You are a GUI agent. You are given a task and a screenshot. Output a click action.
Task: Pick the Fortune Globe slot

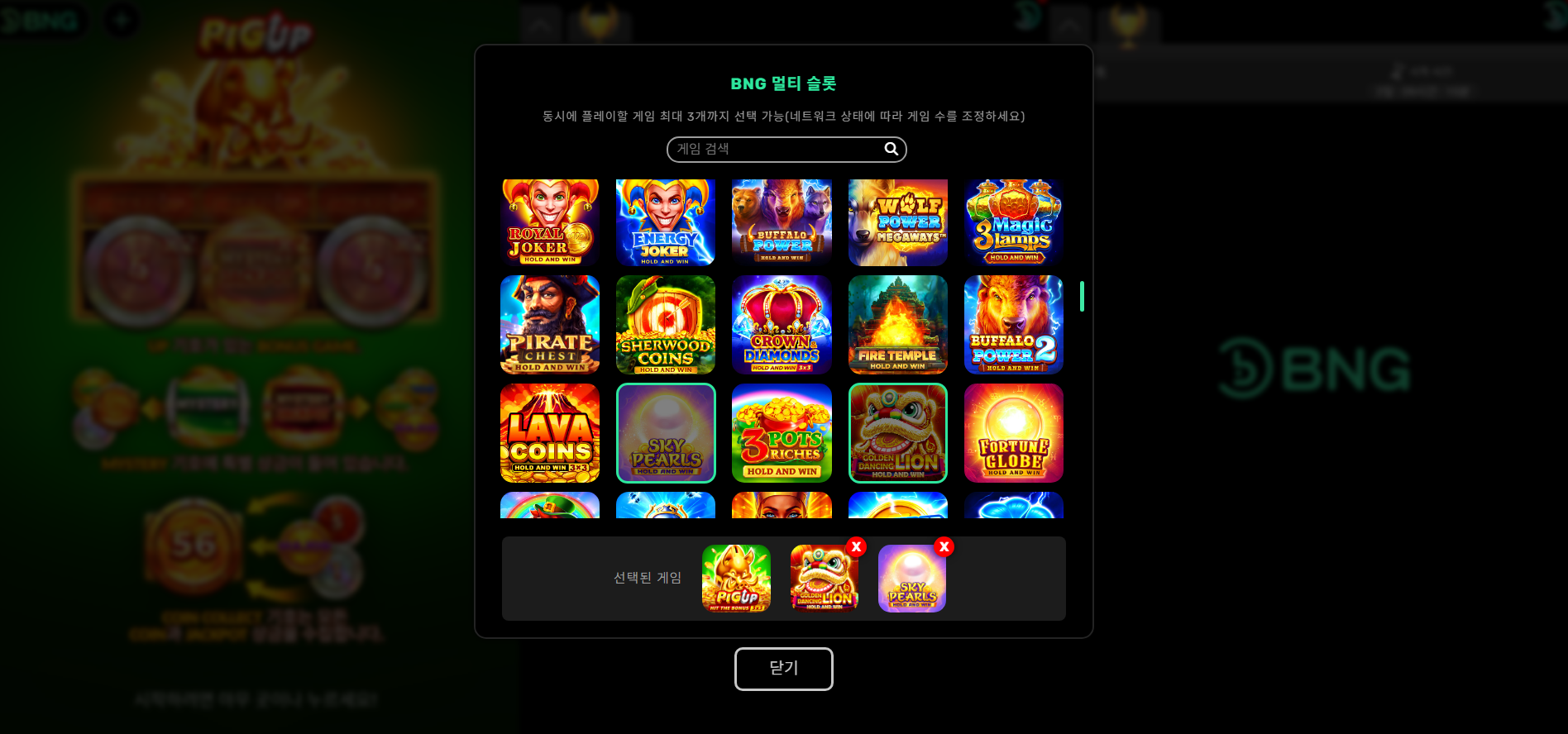[1013, 432]
